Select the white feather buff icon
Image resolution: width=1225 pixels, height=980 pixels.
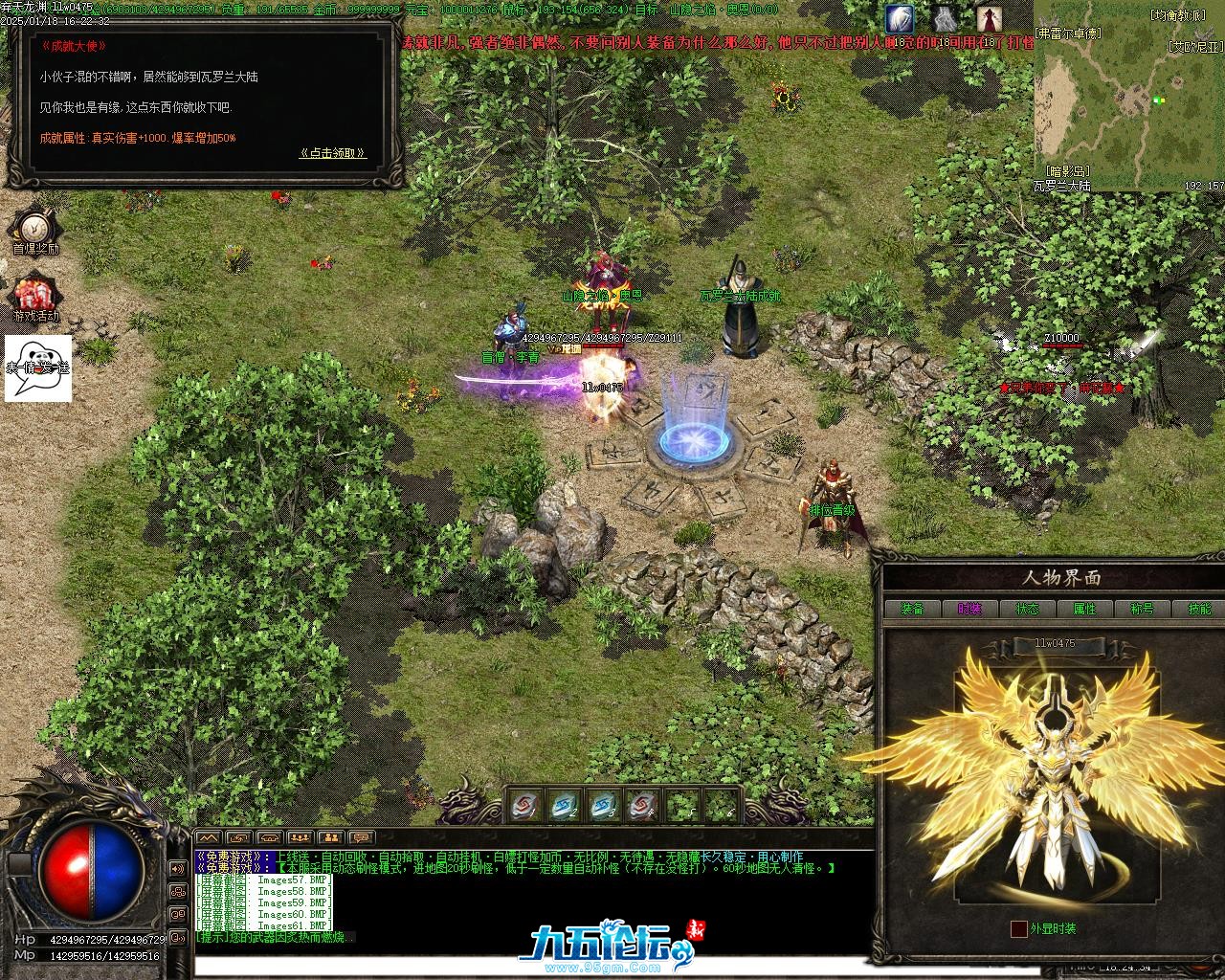point(899,18)
